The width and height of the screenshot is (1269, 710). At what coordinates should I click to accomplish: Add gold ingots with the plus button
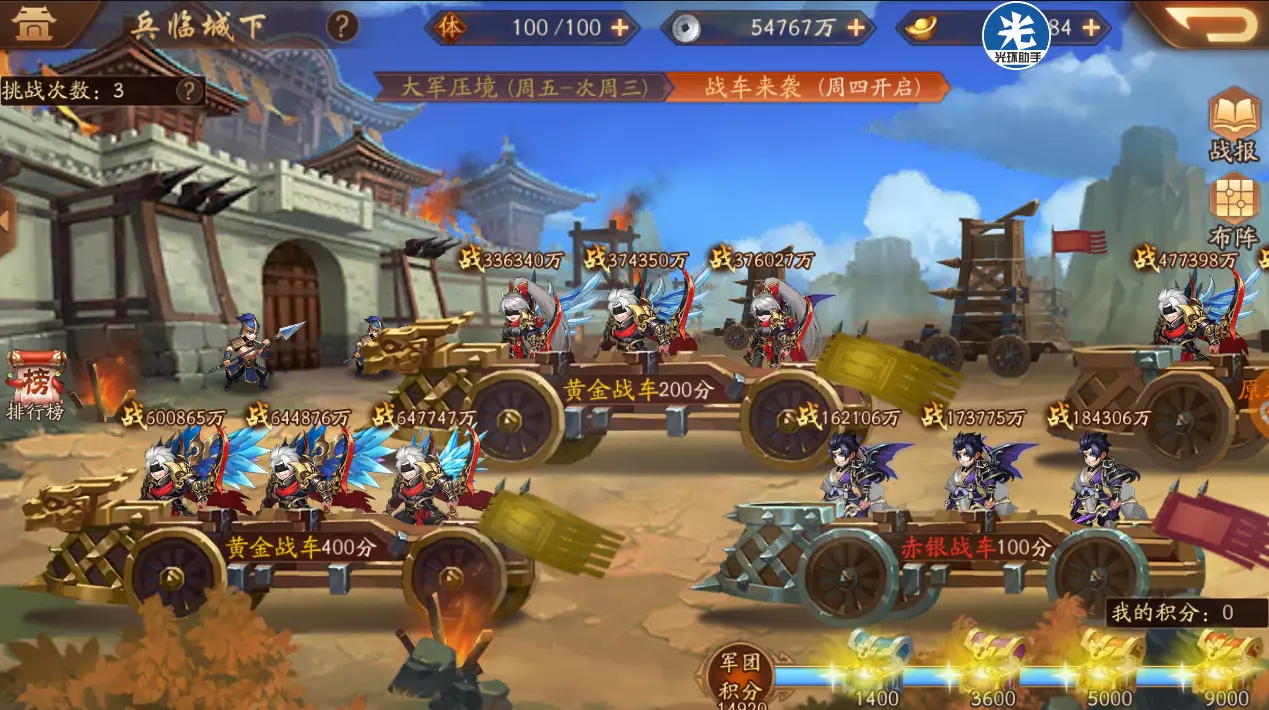click(x=1091, y=28)
